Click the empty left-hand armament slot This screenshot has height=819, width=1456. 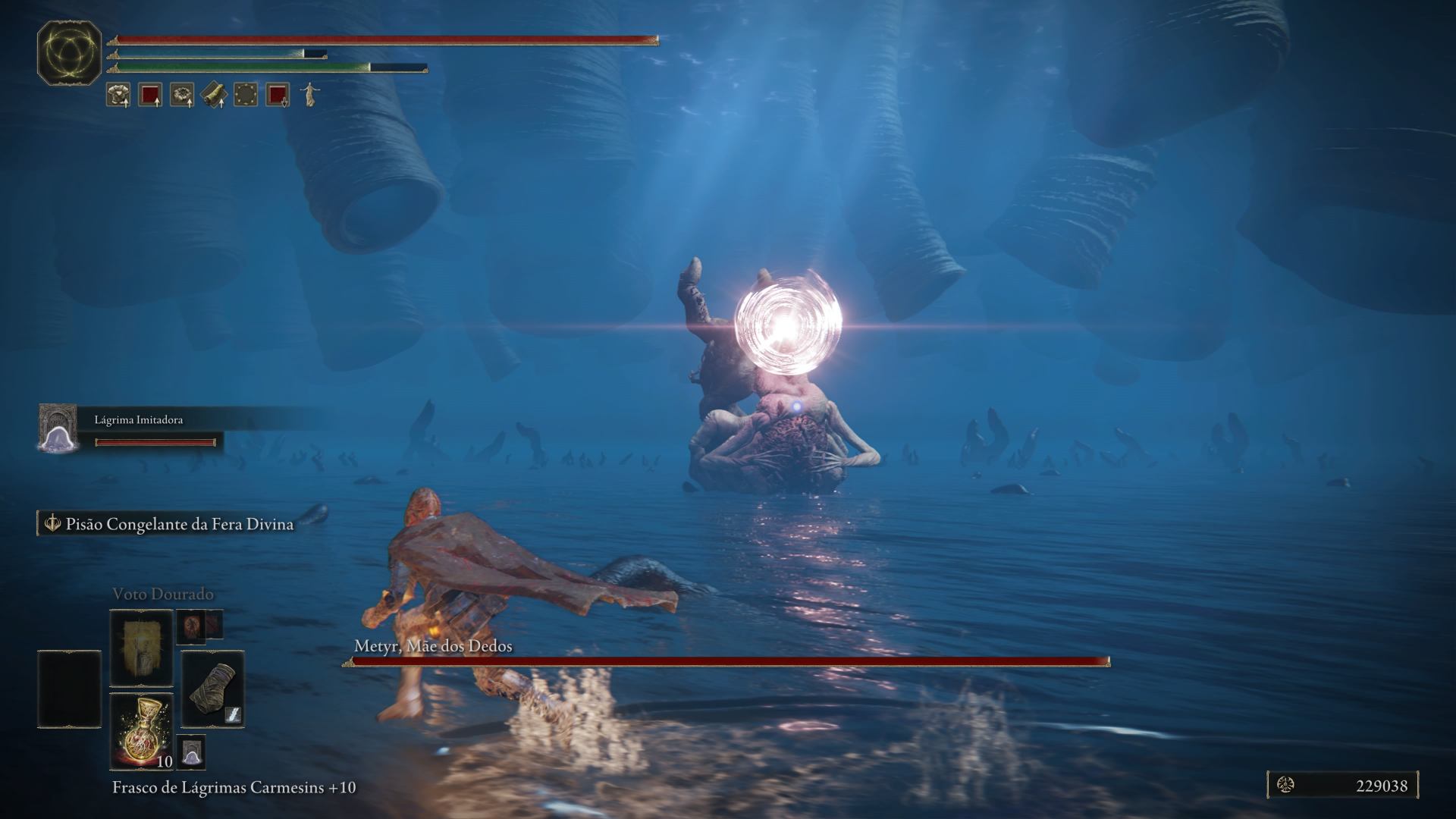tap(69, 689)
